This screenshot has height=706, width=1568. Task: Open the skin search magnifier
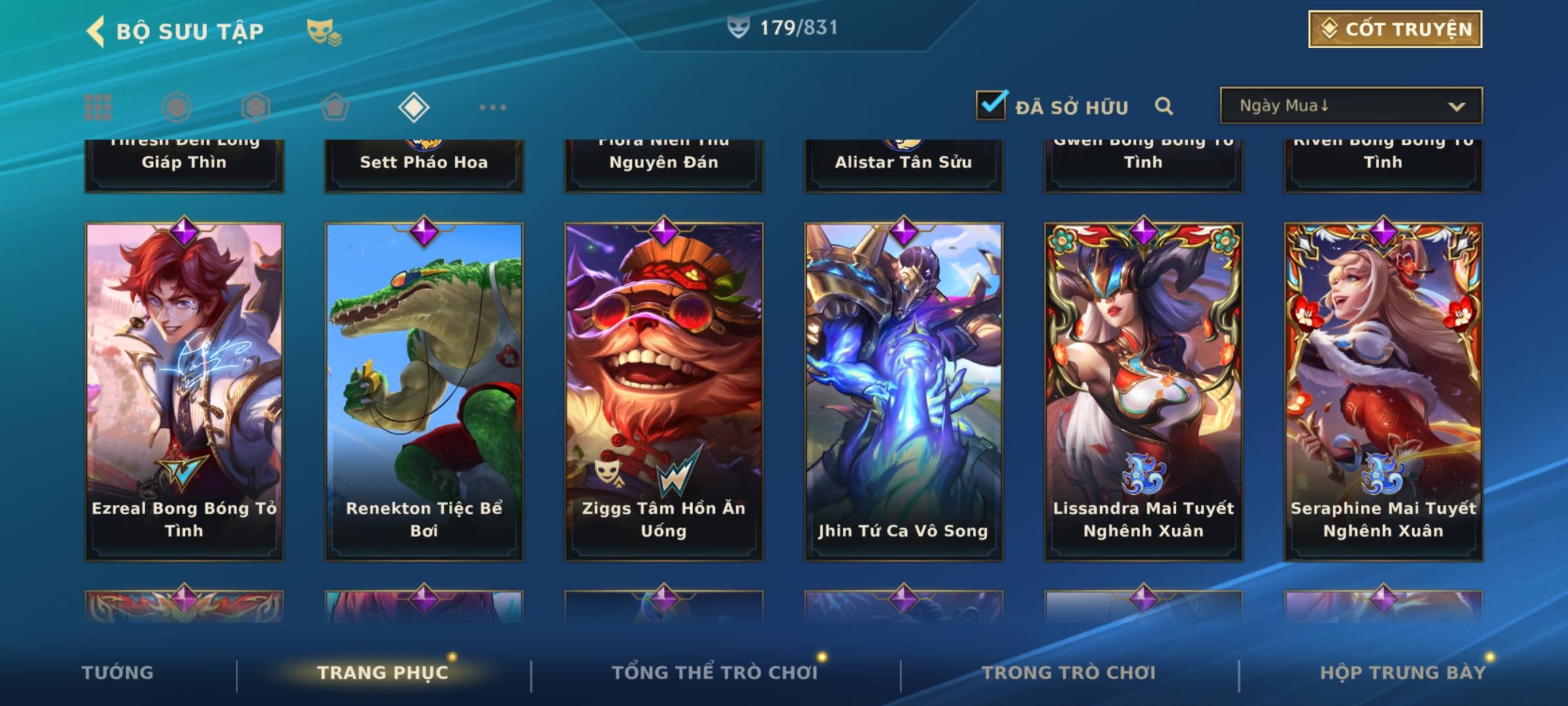[1164, 106]
